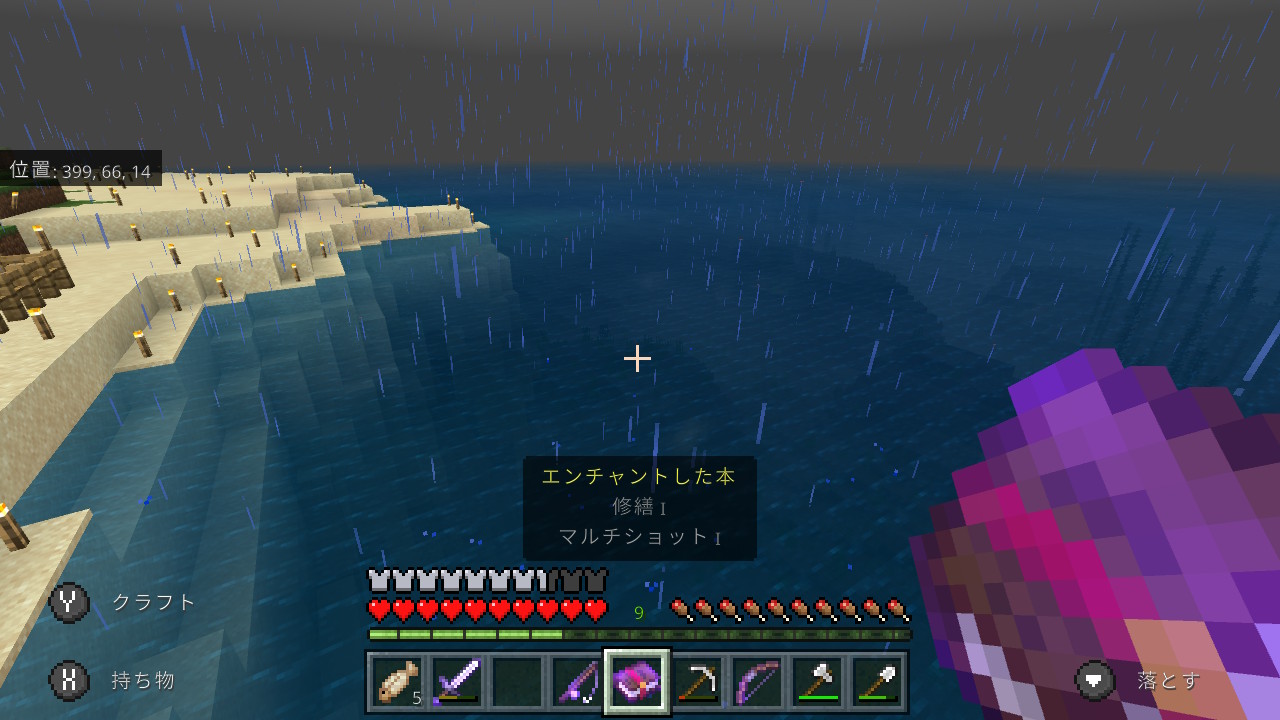Click the down-arrow button beside 落とす

click(x=1096, y=681)
